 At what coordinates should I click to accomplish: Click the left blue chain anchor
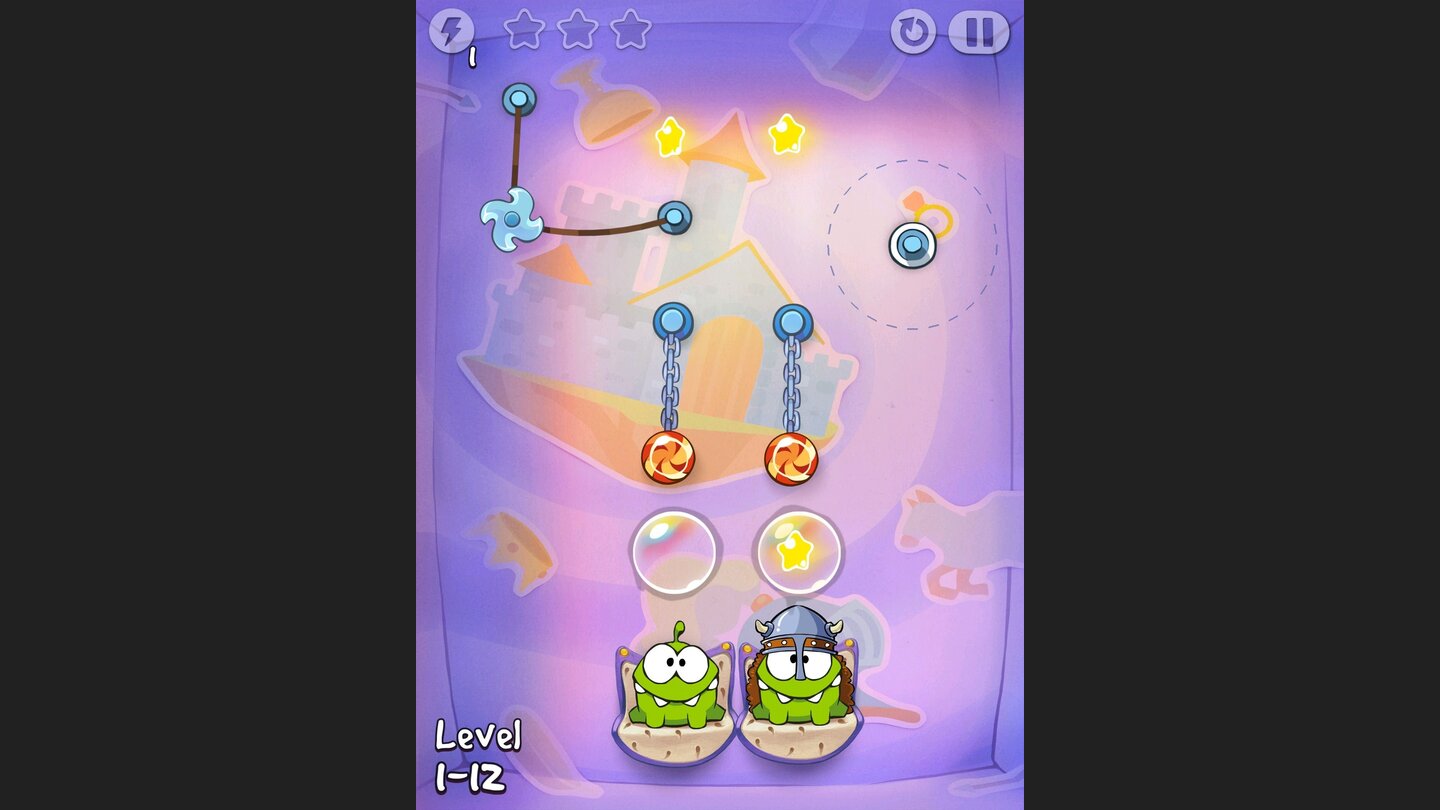tap(674, 320)
